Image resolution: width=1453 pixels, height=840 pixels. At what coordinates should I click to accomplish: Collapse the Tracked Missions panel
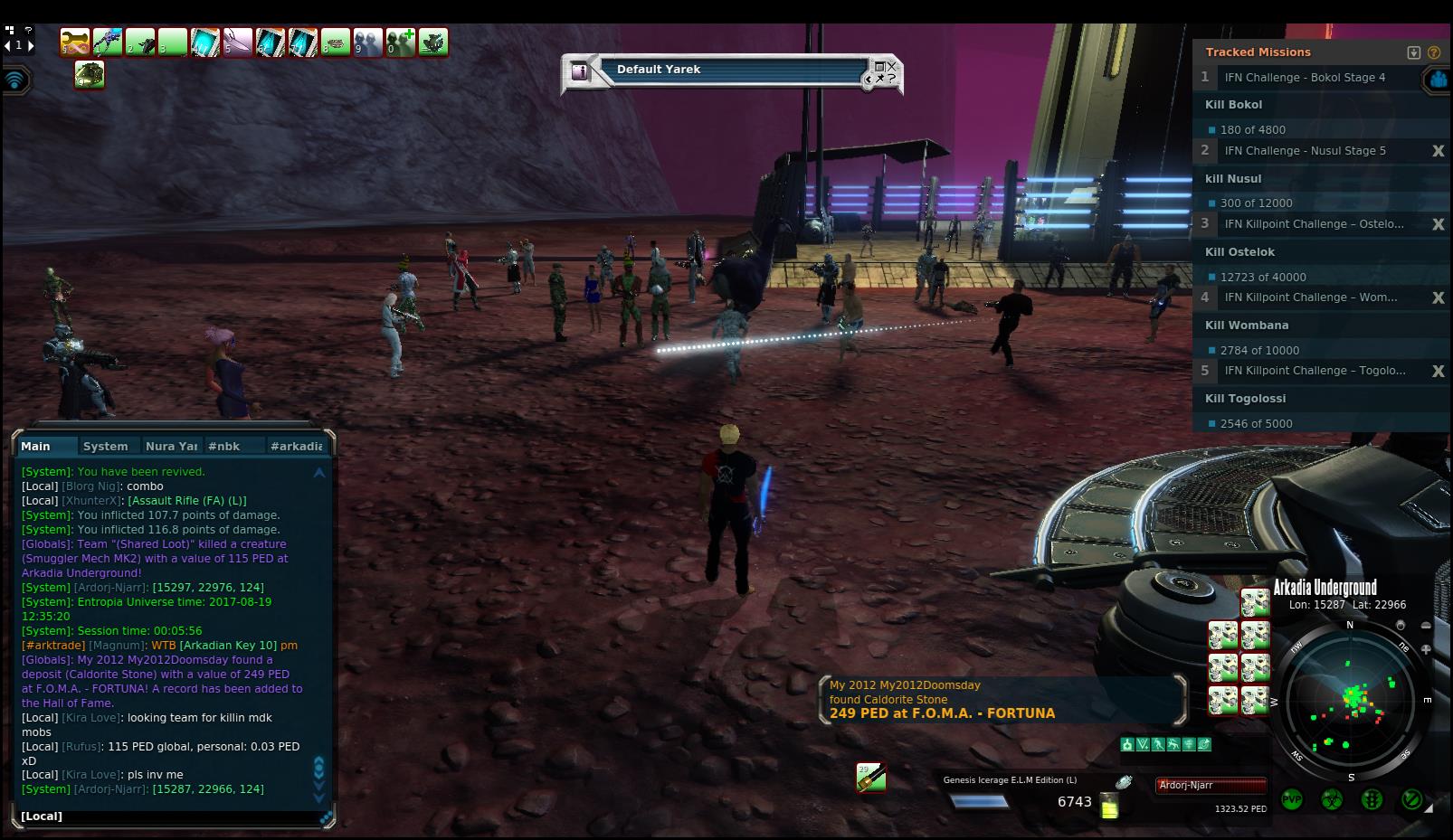1414,52
